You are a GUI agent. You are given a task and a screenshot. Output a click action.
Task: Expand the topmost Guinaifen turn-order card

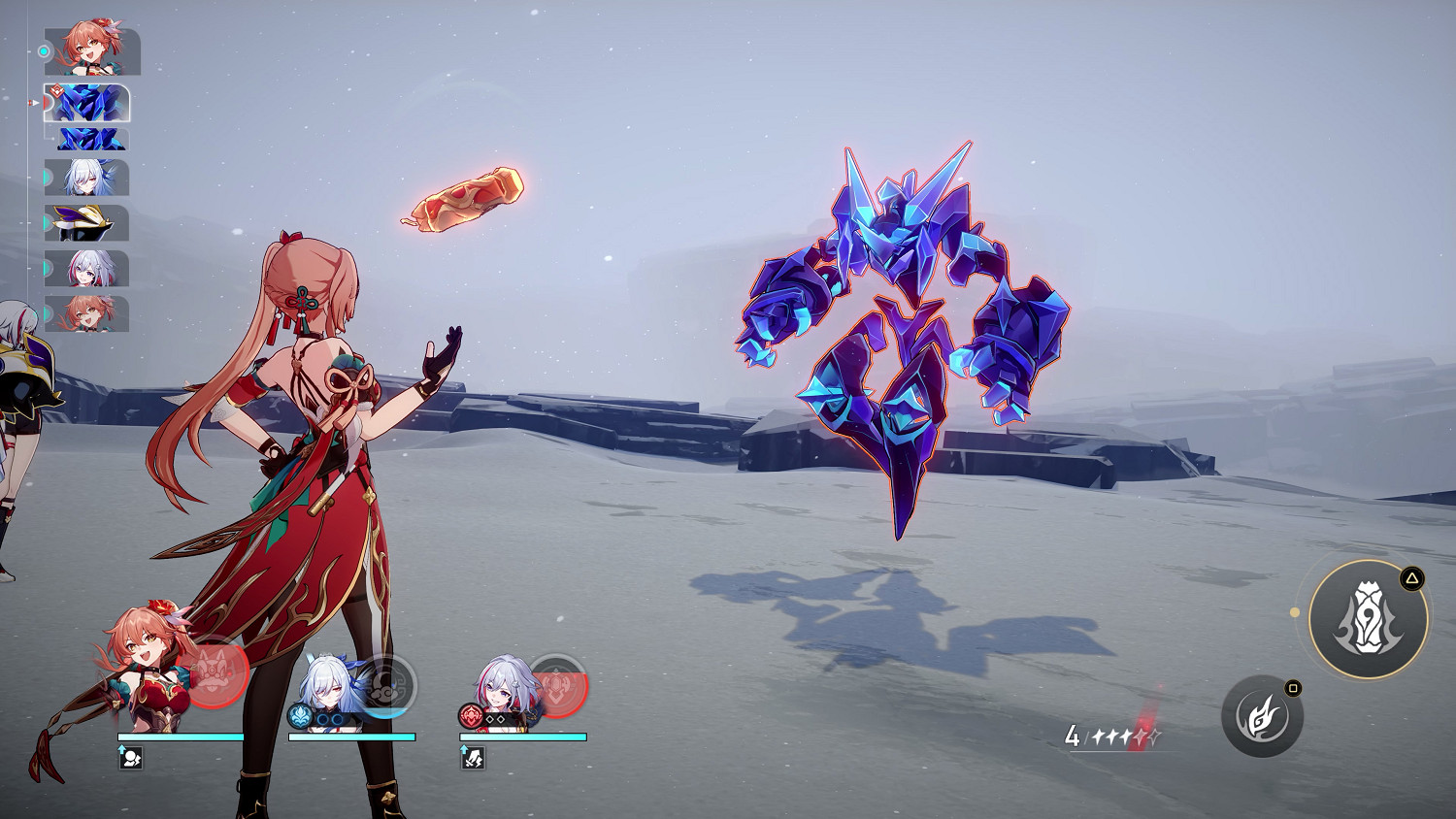92,49
